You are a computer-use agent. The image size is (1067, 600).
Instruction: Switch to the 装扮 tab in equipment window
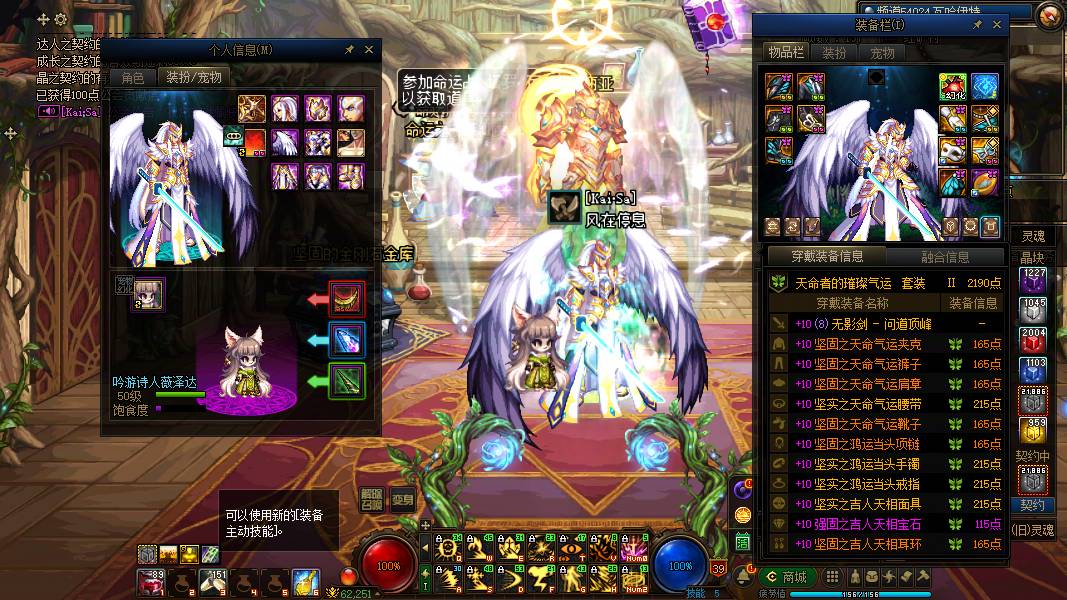coord(835,52)
